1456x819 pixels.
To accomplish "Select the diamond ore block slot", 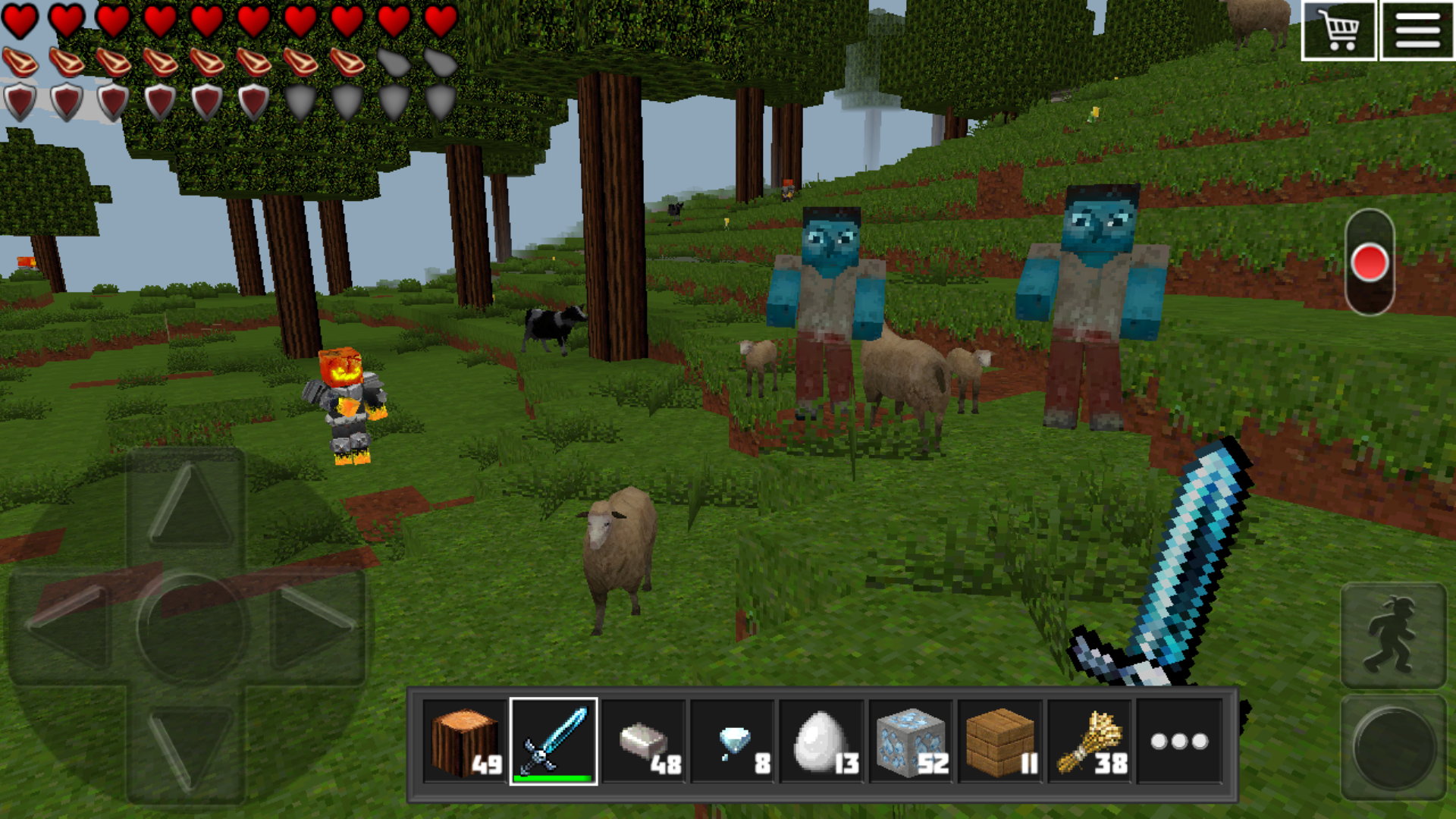I will click(909, 739).
